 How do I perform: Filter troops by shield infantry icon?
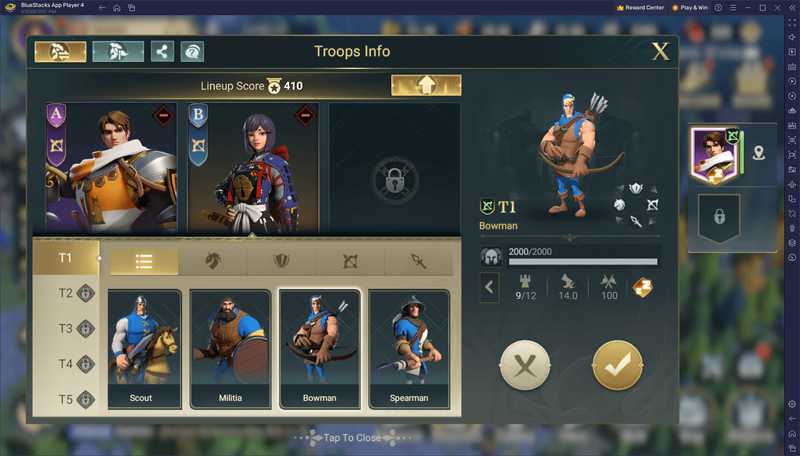pos(281,261)
